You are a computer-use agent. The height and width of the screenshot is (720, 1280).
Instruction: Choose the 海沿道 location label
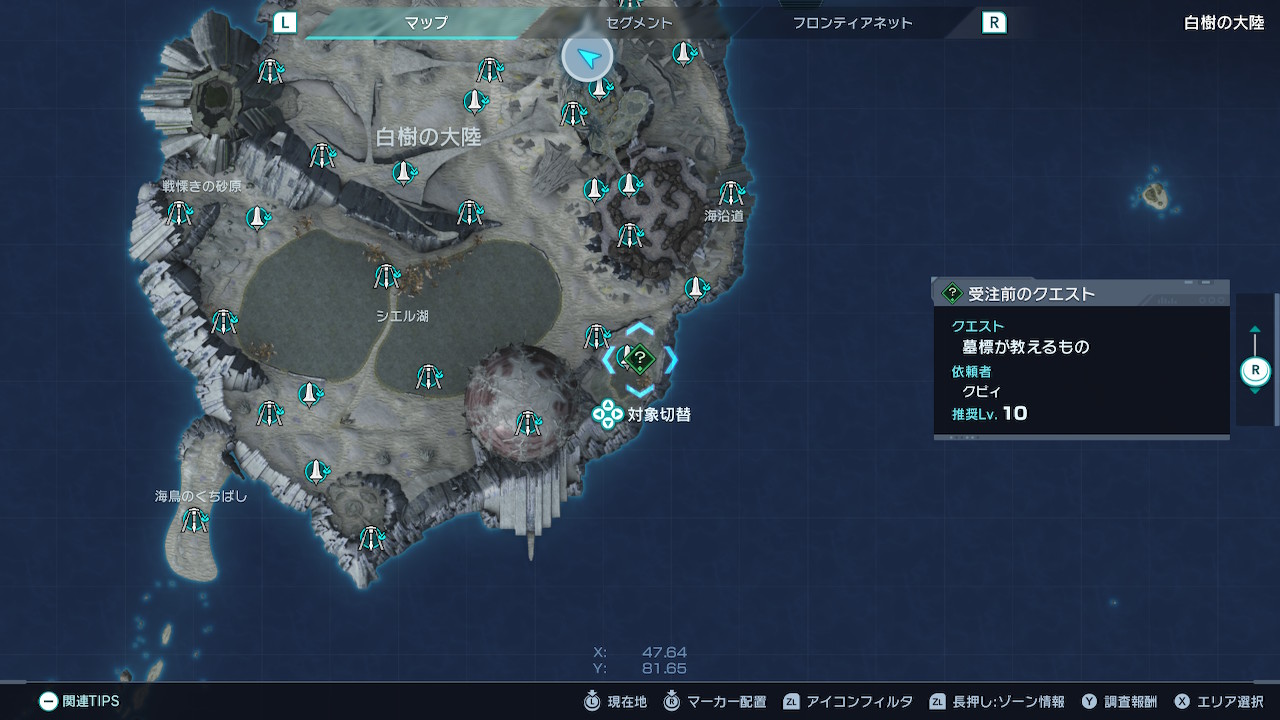click(724, 216)
